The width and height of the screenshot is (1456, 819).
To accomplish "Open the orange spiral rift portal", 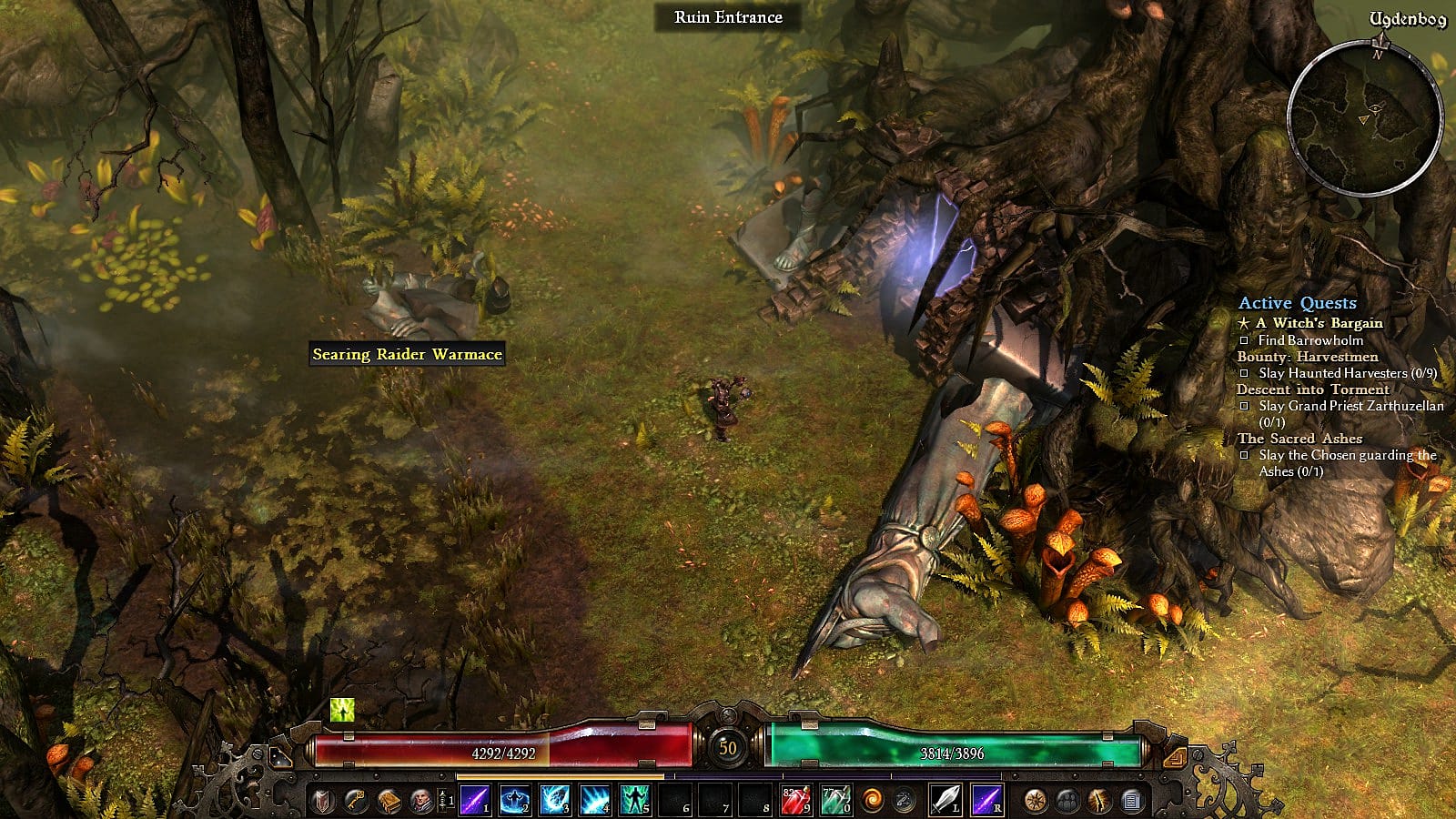I will (873, 801).
